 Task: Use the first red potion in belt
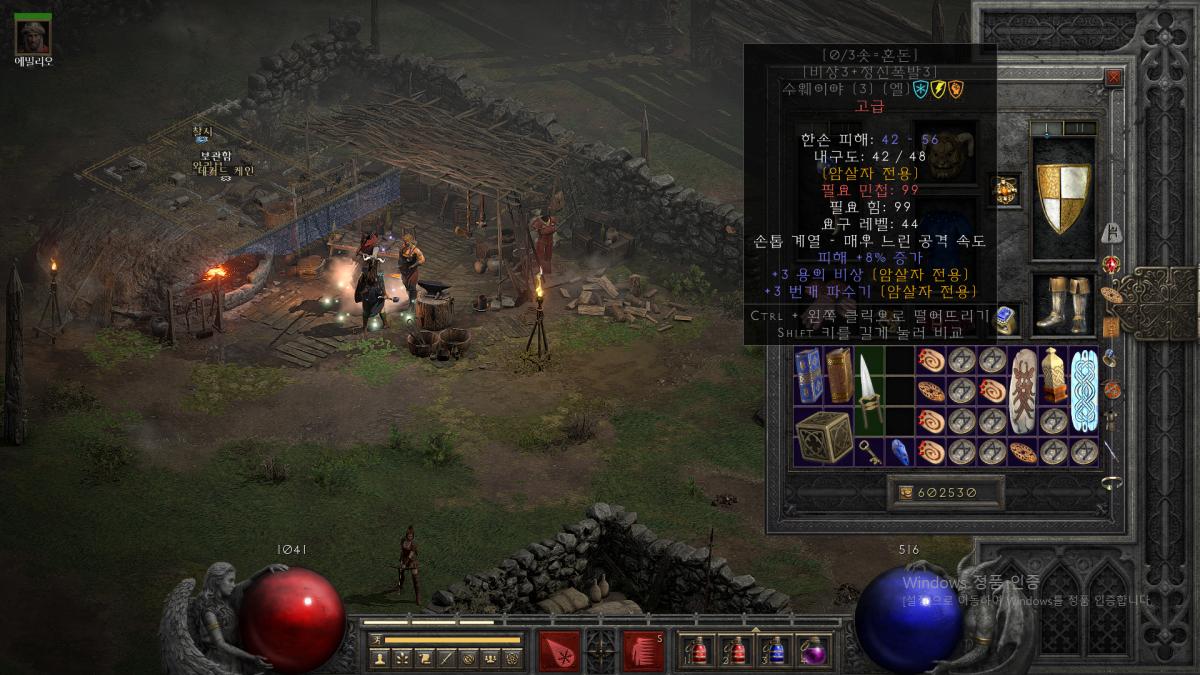click(x=697, y=651)
